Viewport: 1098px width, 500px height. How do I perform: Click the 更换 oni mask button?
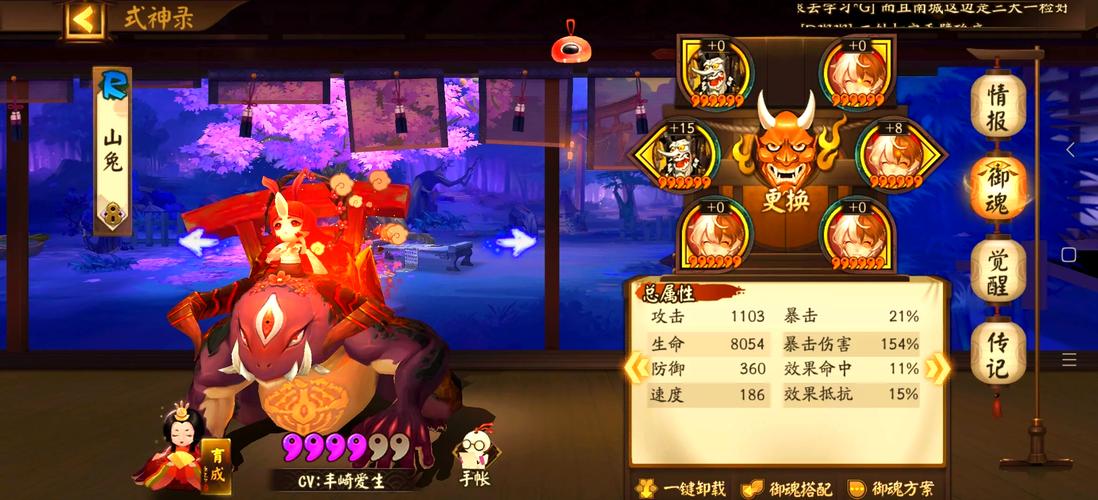785,160
